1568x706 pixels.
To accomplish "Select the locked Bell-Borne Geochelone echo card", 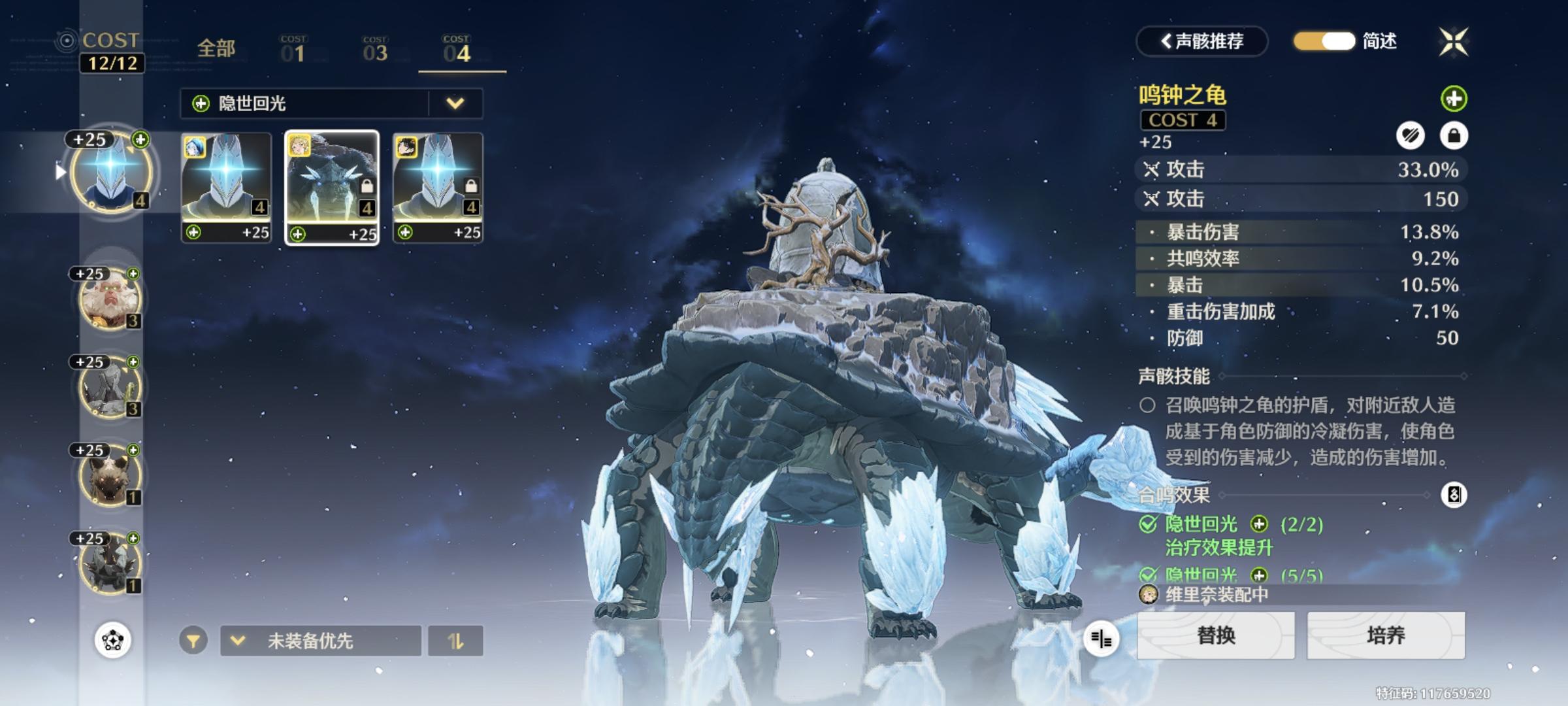I will click(332, 188).
